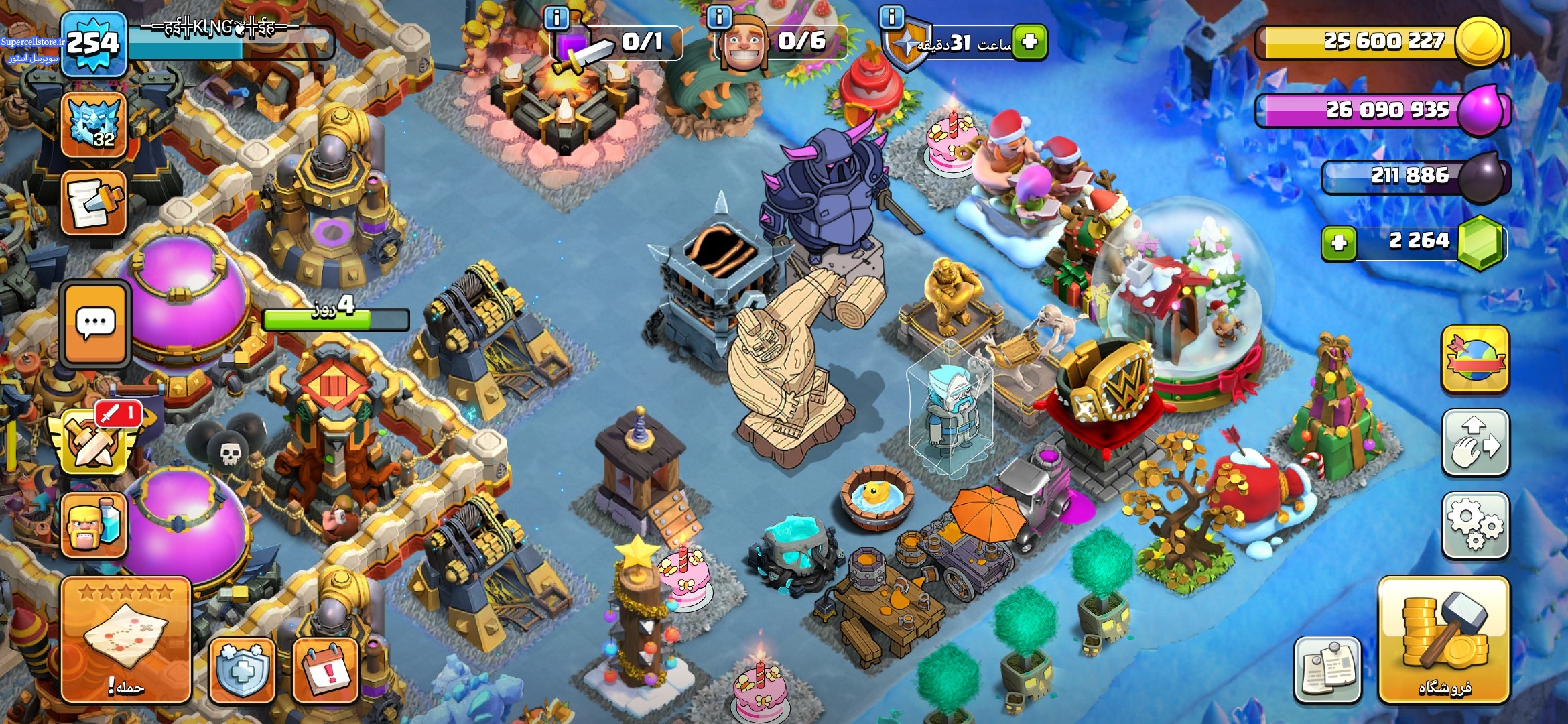Open the battle log scroll with sword

point(94,204)
